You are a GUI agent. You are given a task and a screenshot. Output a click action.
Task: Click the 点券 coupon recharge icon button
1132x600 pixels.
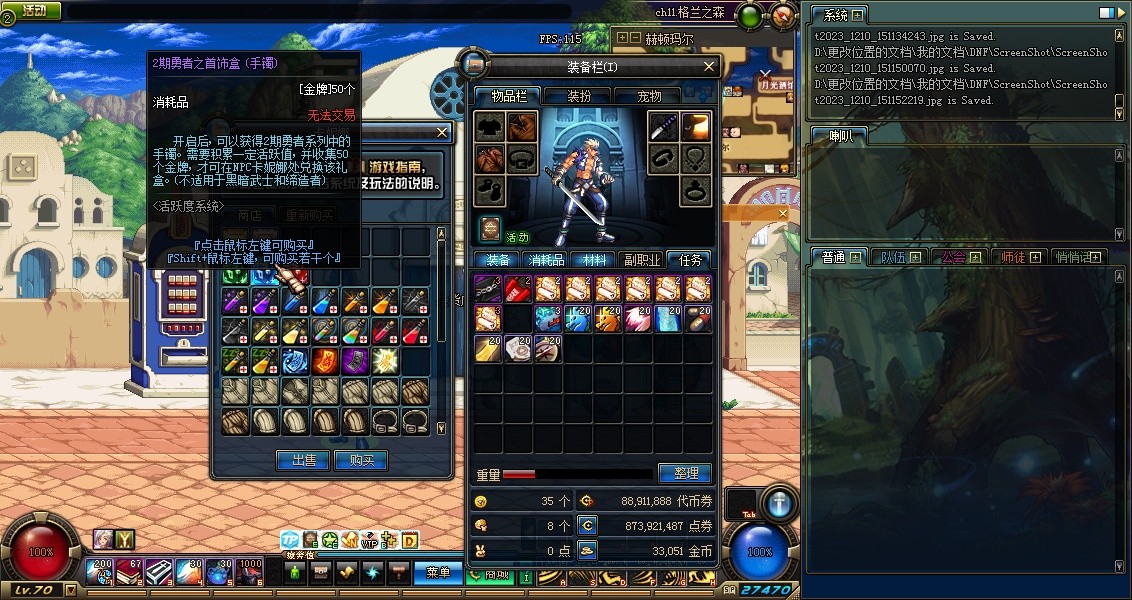pyautogui.click(x=588, y=525)
